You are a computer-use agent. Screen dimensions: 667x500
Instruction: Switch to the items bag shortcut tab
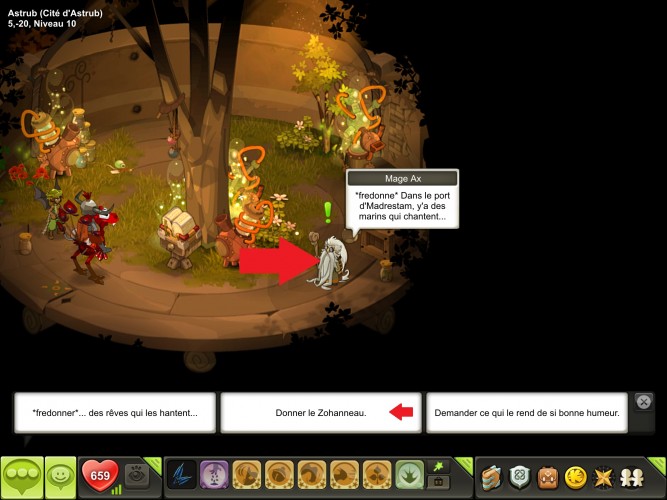click(x=436, y=482)
